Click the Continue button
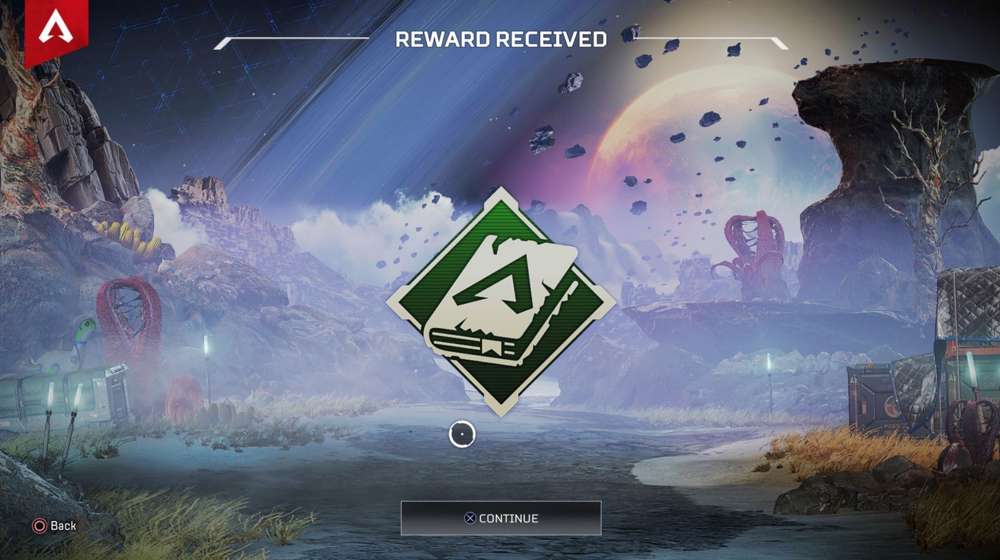1000x560 pixels. point(501,518)
